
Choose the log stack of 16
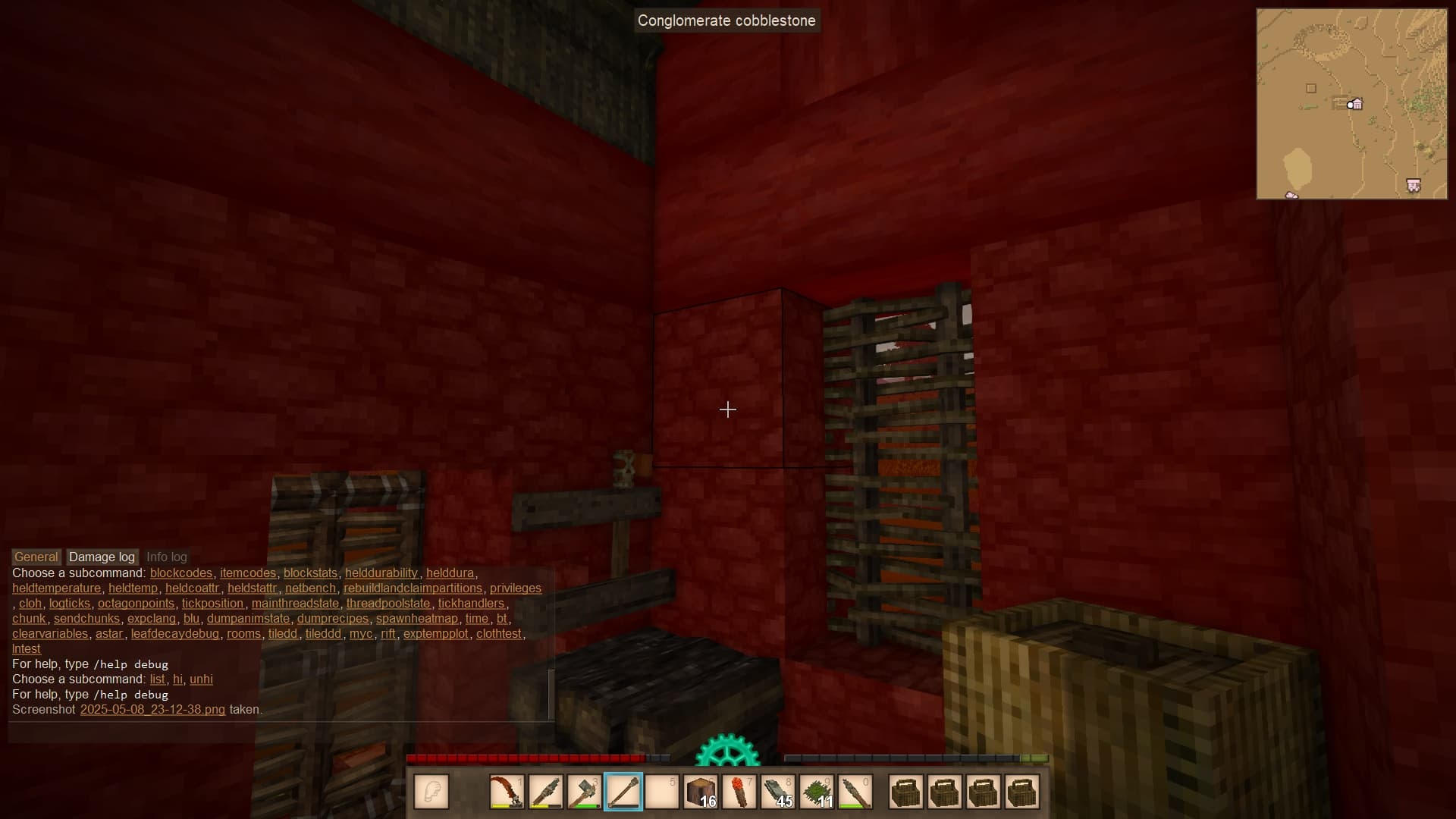click(x=701, y=792)
